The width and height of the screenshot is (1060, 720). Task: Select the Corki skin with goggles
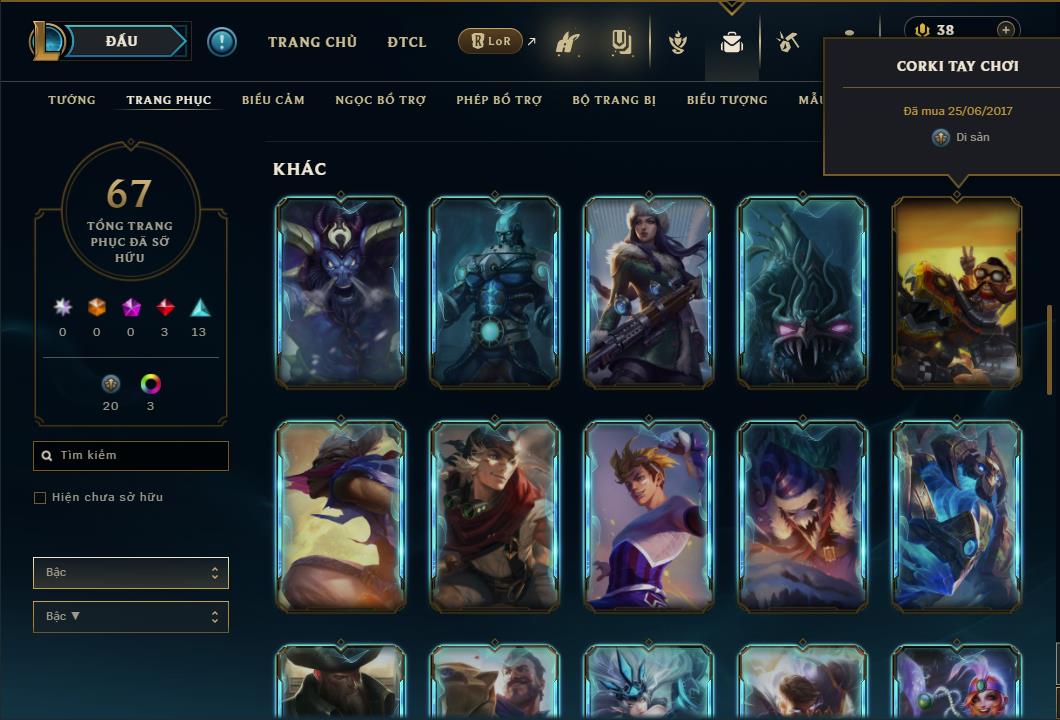[x=957, y=292]
